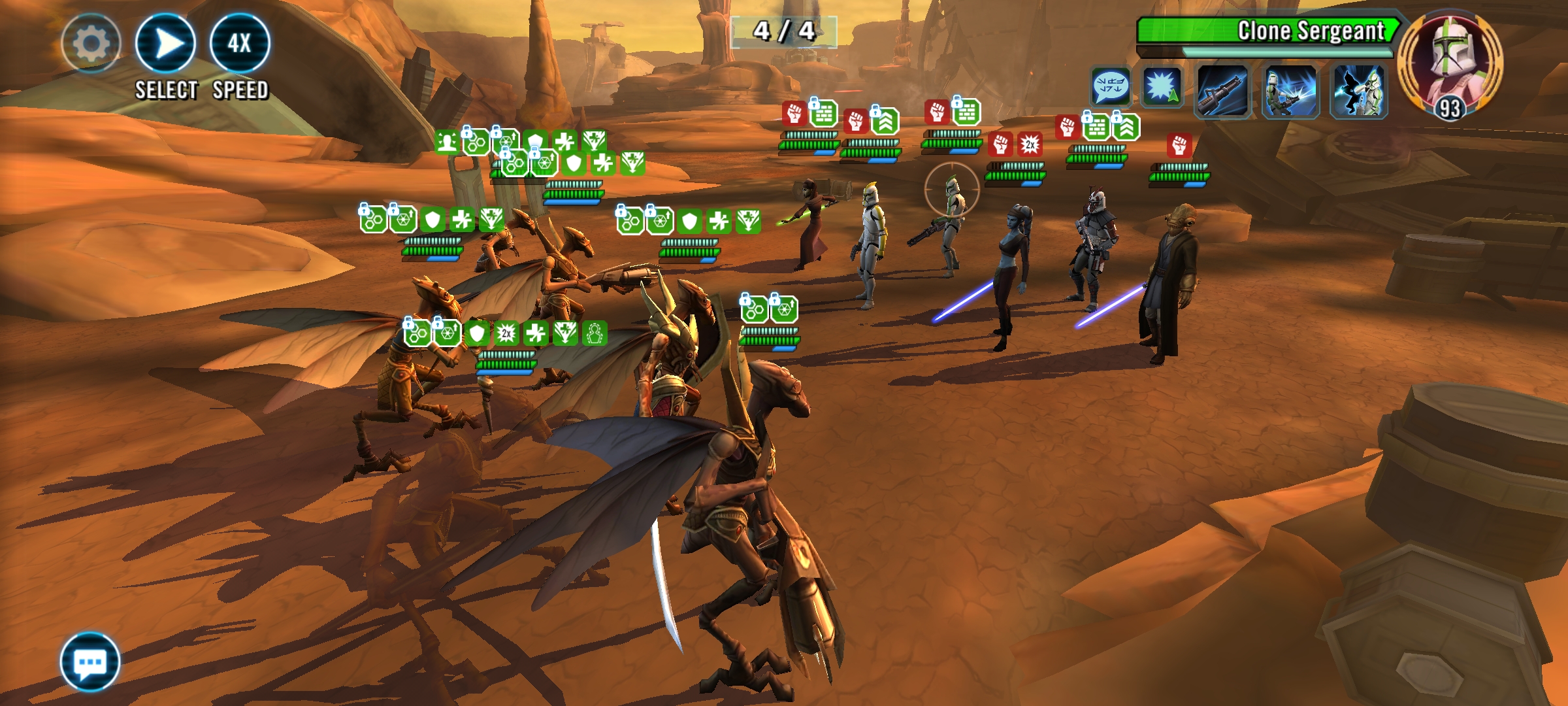The height and width of the screenshot is (706, 1568).
Task: Toggle auto battle with the play arrow button
Action: pyautogui.click(x=165, y=44)
